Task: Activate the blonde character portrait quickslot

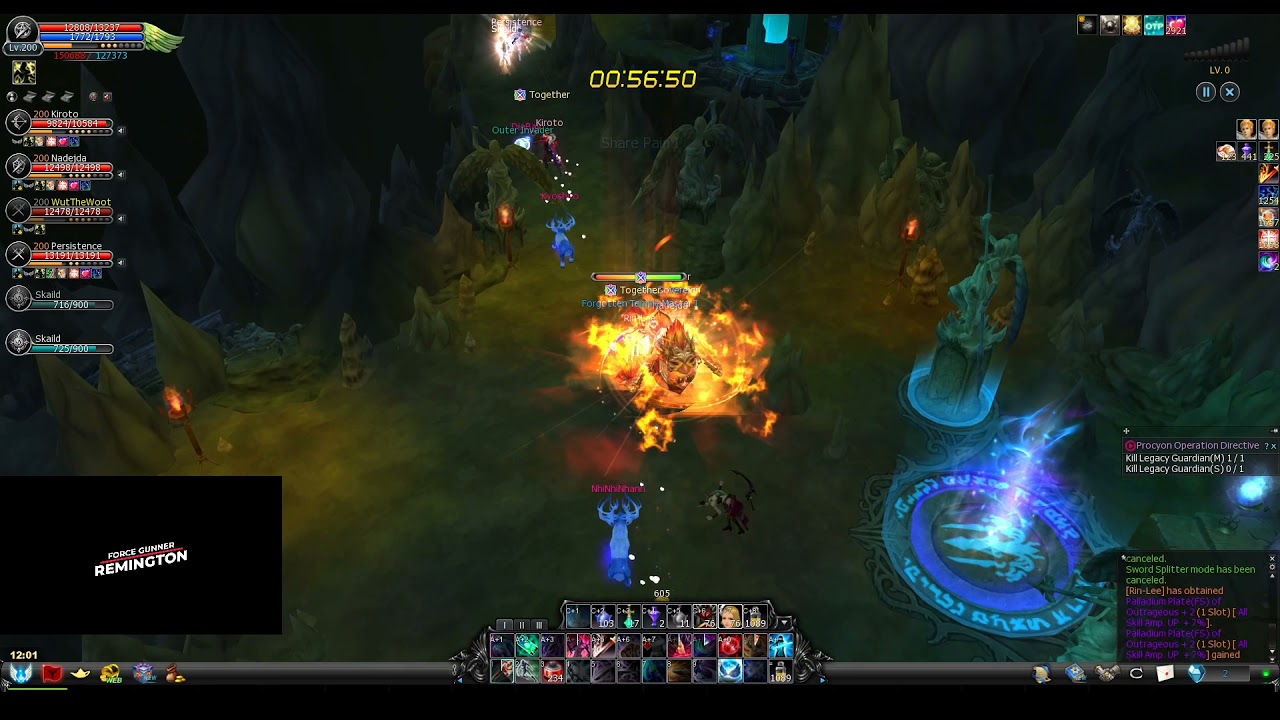Action: (730, 617)
